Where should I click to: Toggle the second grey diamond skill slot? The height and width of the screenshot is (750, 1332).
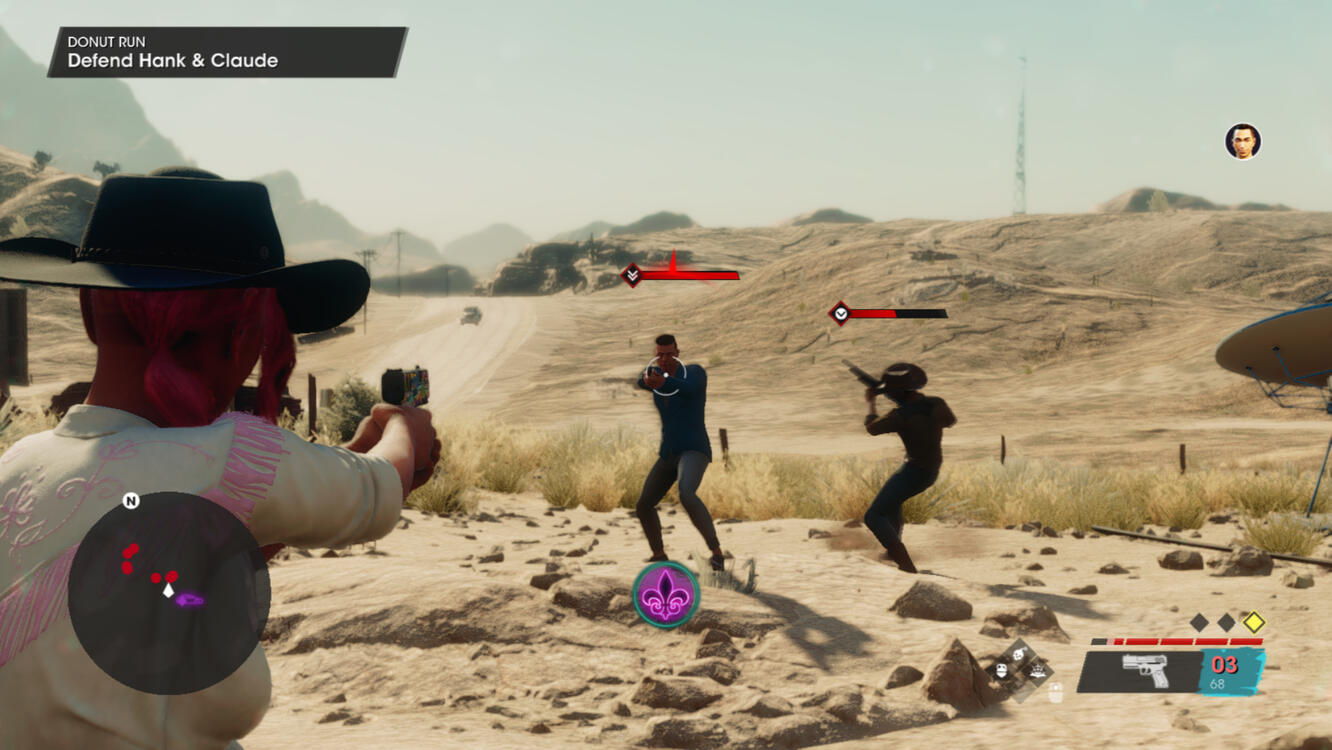tap(1225, 624)
